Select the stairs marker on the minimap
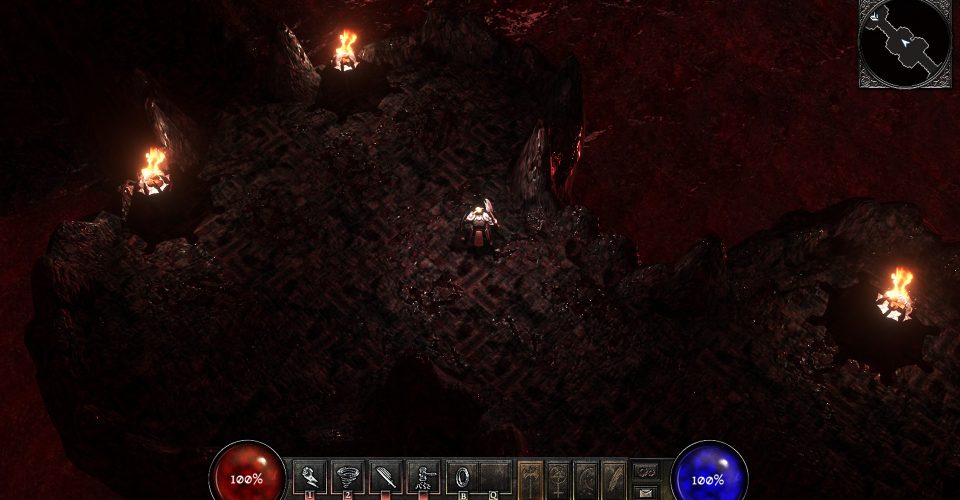Viewport: 960px width, 500px height. (x=876, y=16)
